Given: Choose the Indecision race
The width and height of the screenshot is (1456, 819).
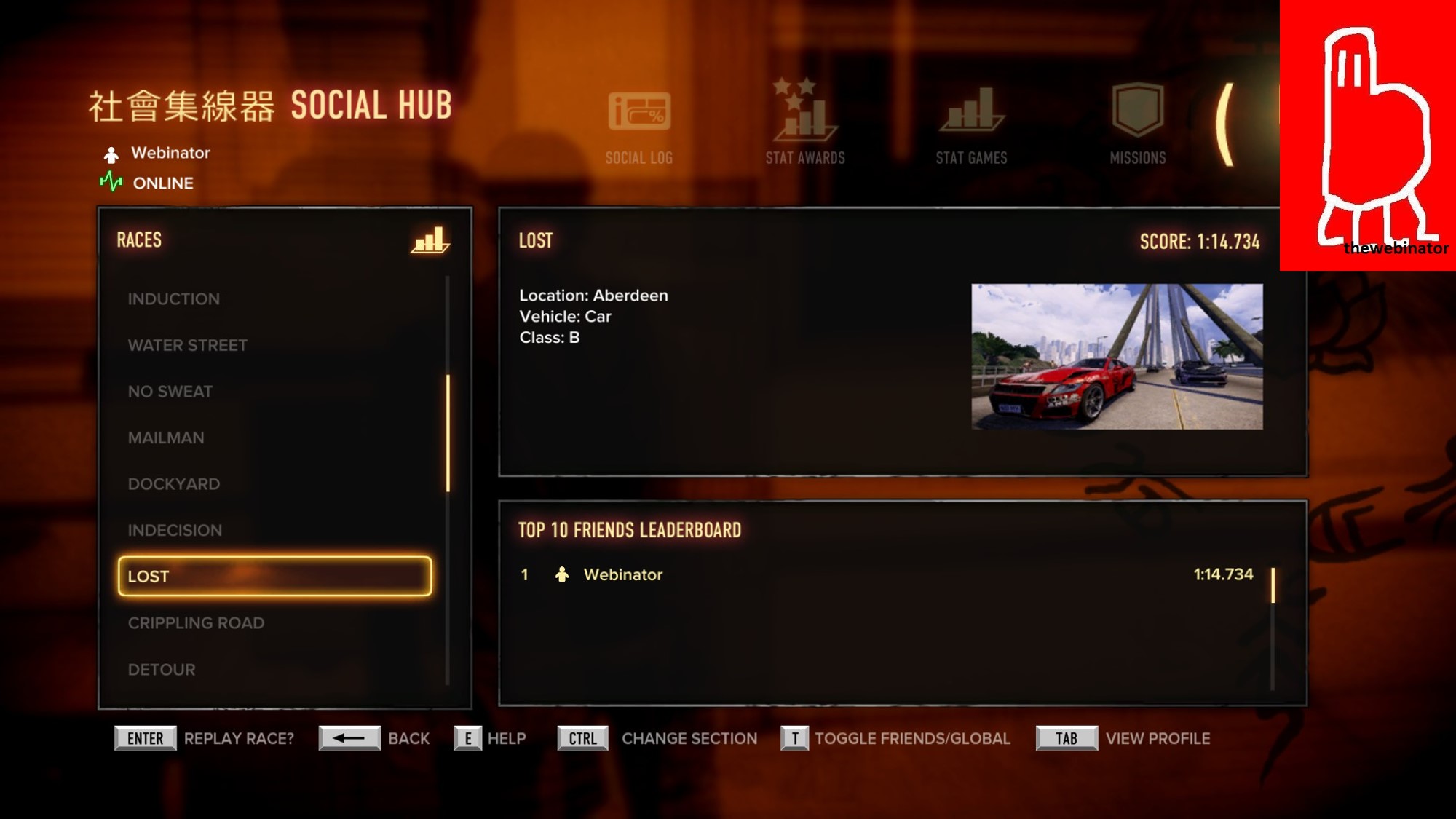Looking at the screenshot, I should [x=175, y=530].
